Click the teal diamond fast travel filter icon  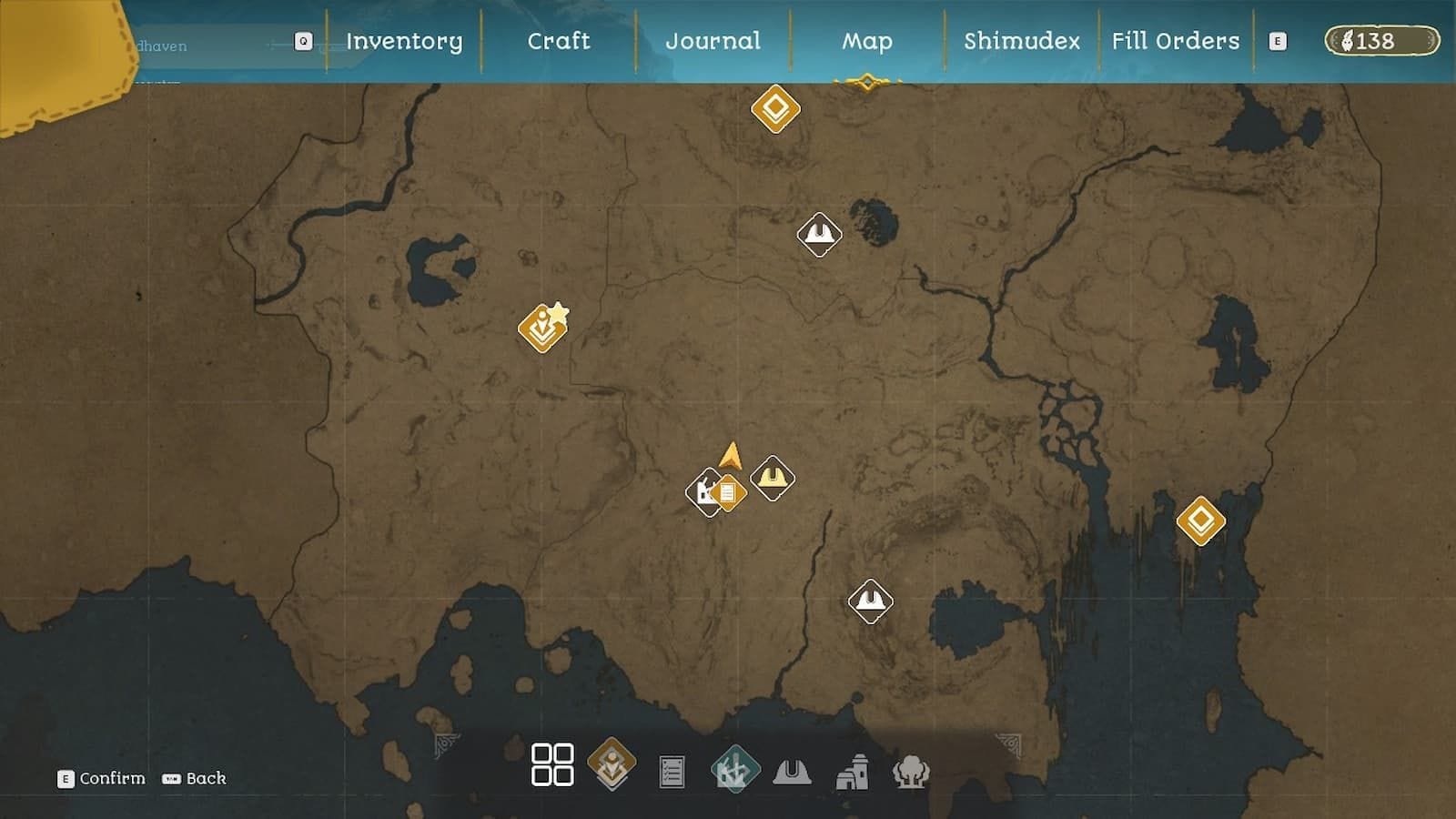[733, 767]
